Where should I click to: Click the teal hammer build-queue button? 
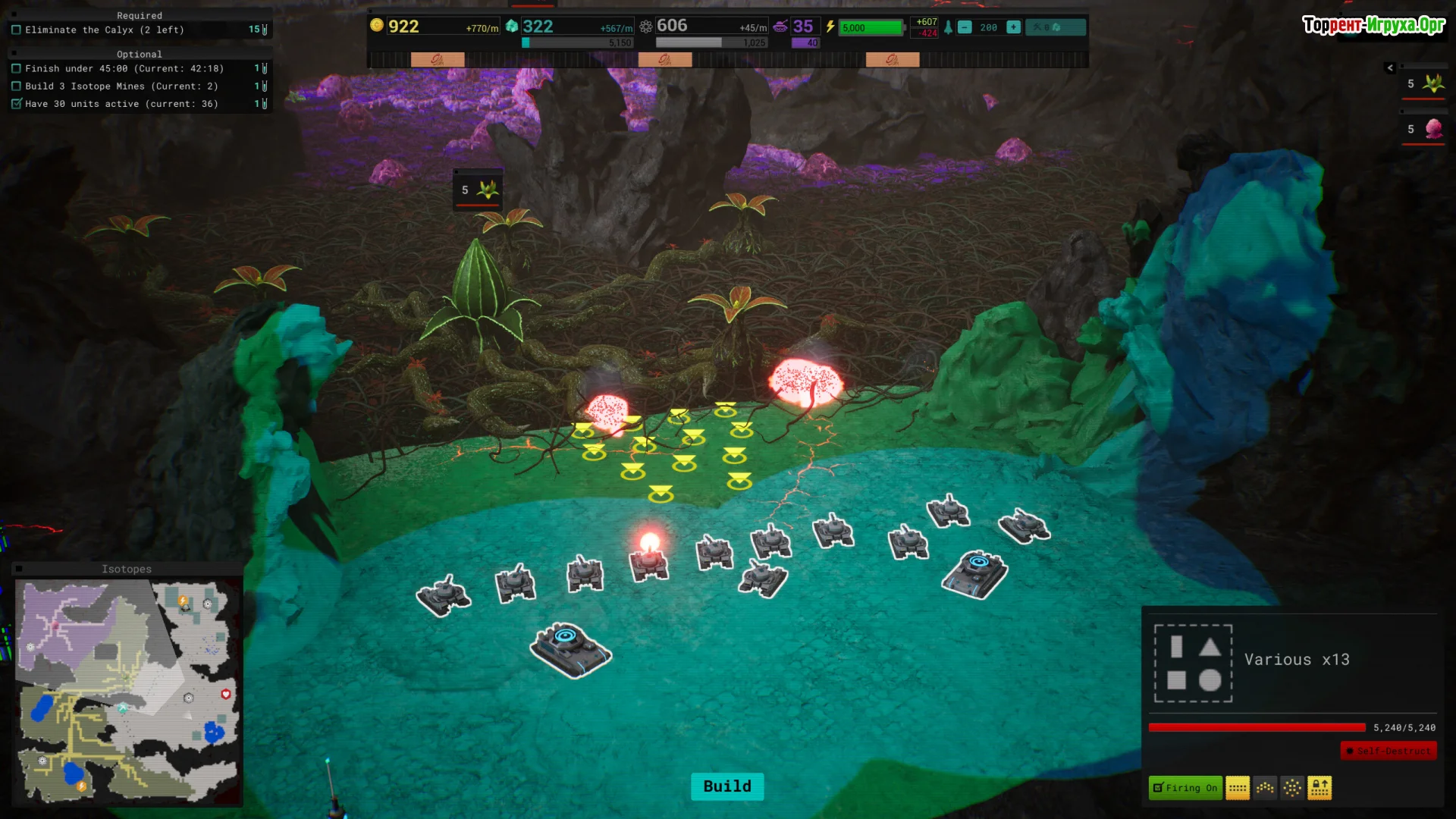click(1055, 27)
